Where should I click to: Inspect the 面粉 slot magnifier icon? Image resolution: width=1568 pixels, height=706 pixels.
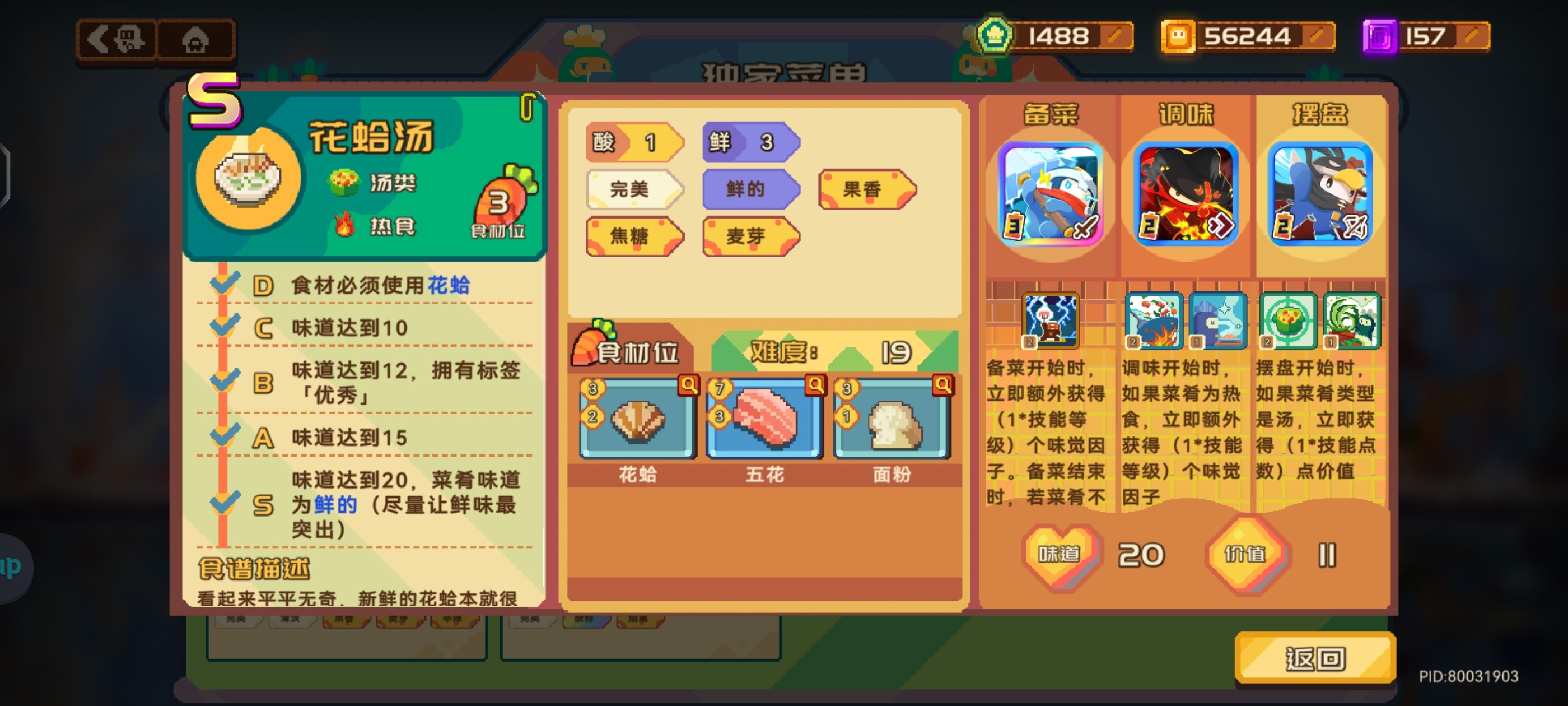[942, 385]
